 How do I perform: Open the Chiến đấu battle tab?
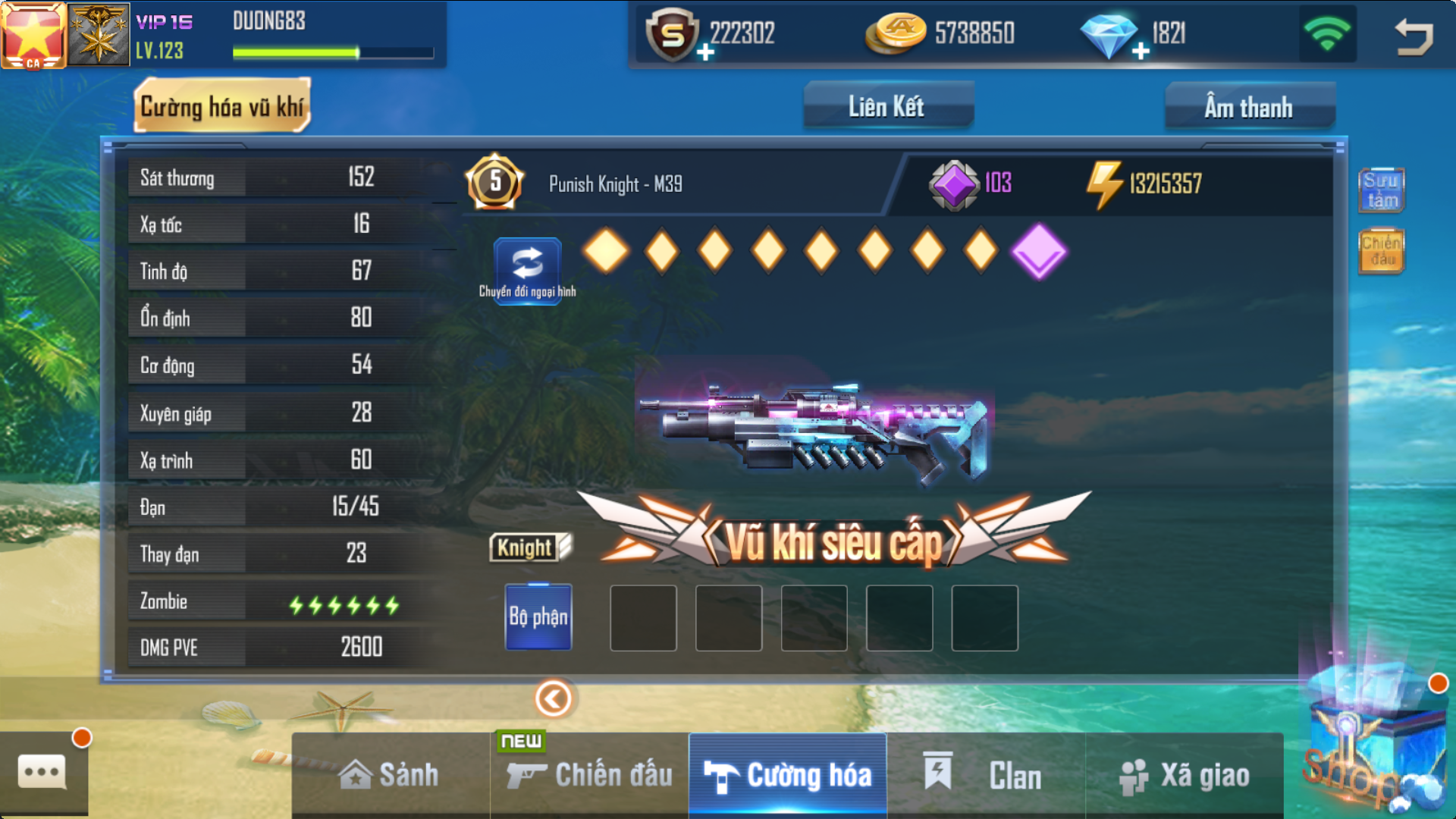coord(590,775)
